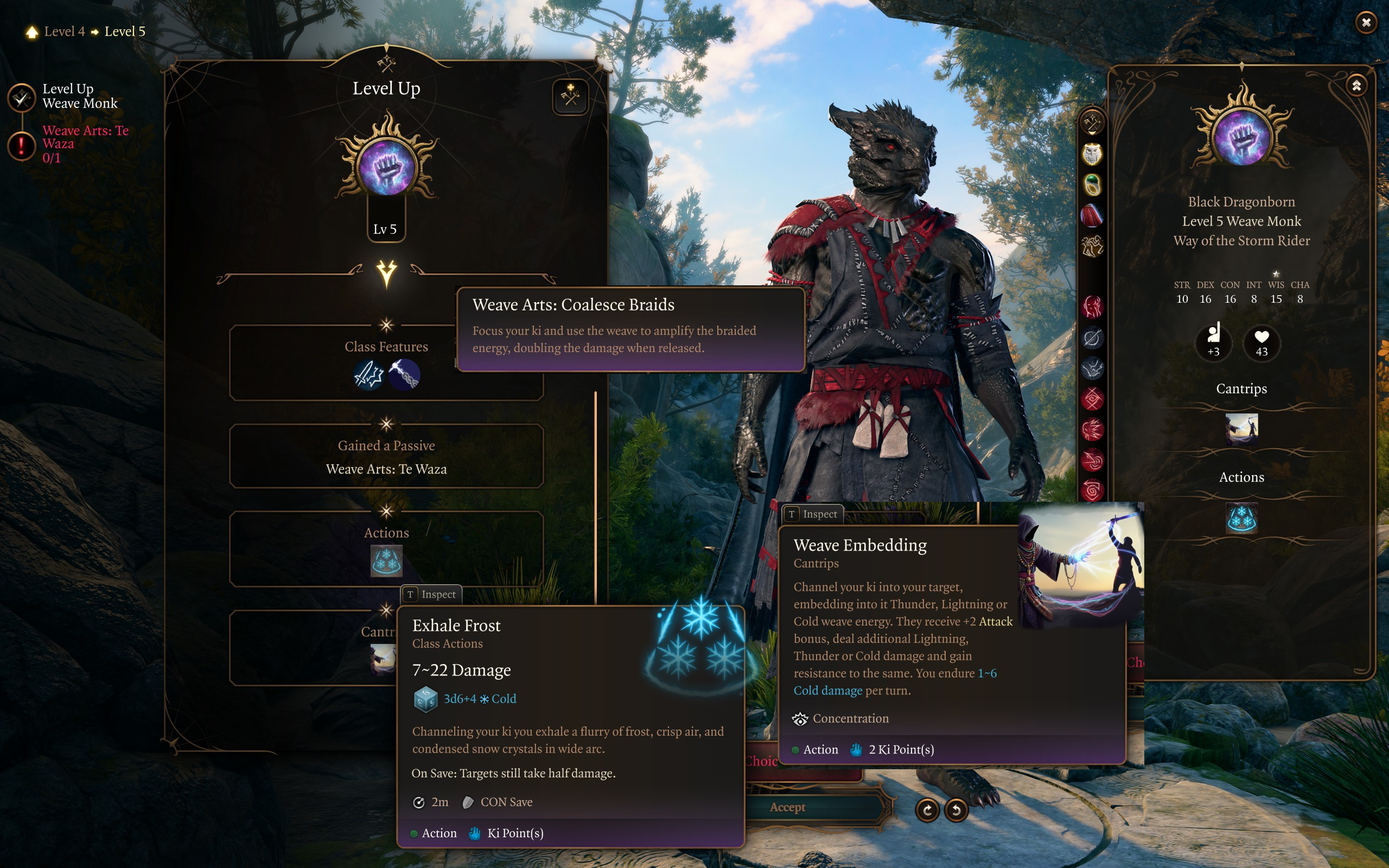Select the two grappling figures icon

pyautogui.click(x=1092, y=247)
